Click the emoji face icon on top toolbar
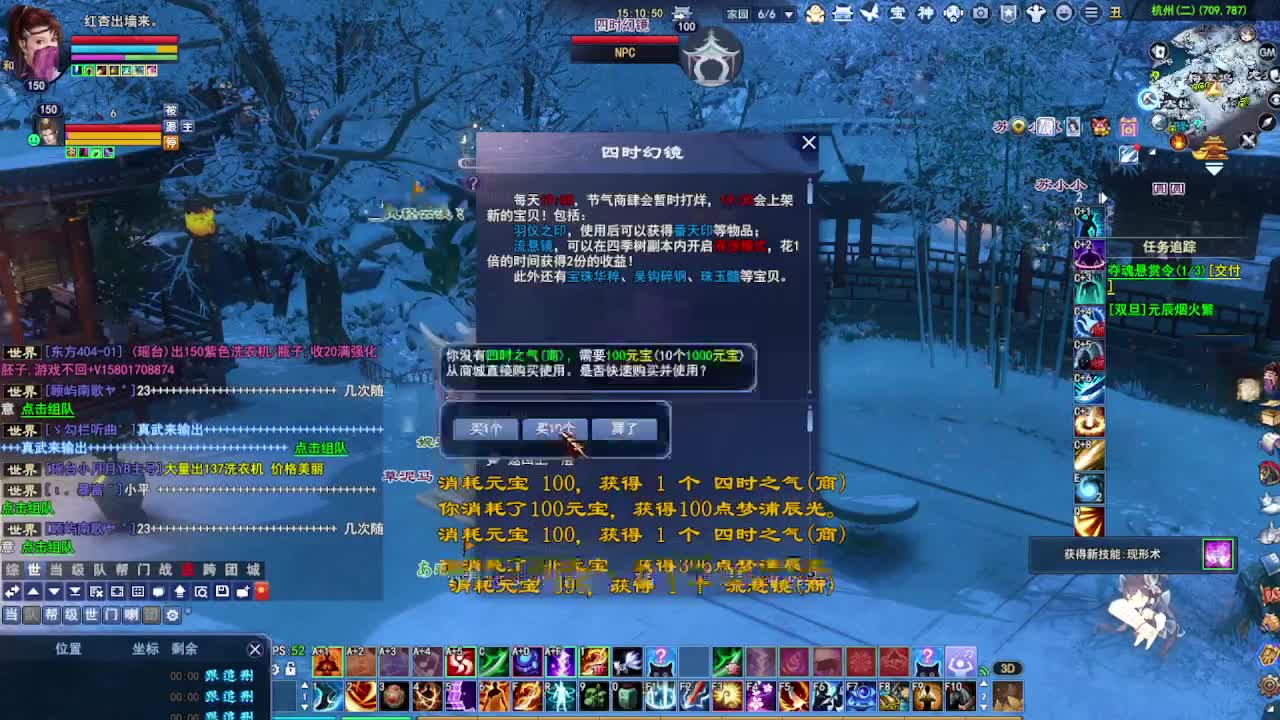Viewport: 1280px width, 720px height. 1062,13
